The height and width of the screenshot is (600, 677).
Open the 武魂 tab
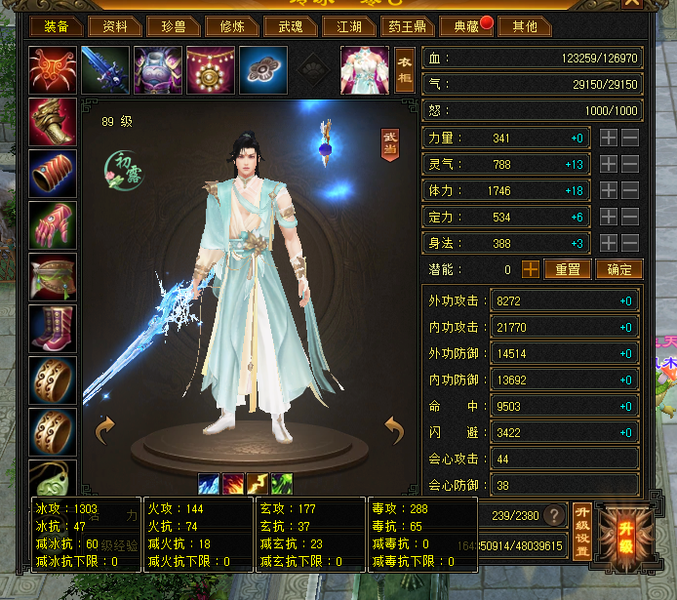290,26
